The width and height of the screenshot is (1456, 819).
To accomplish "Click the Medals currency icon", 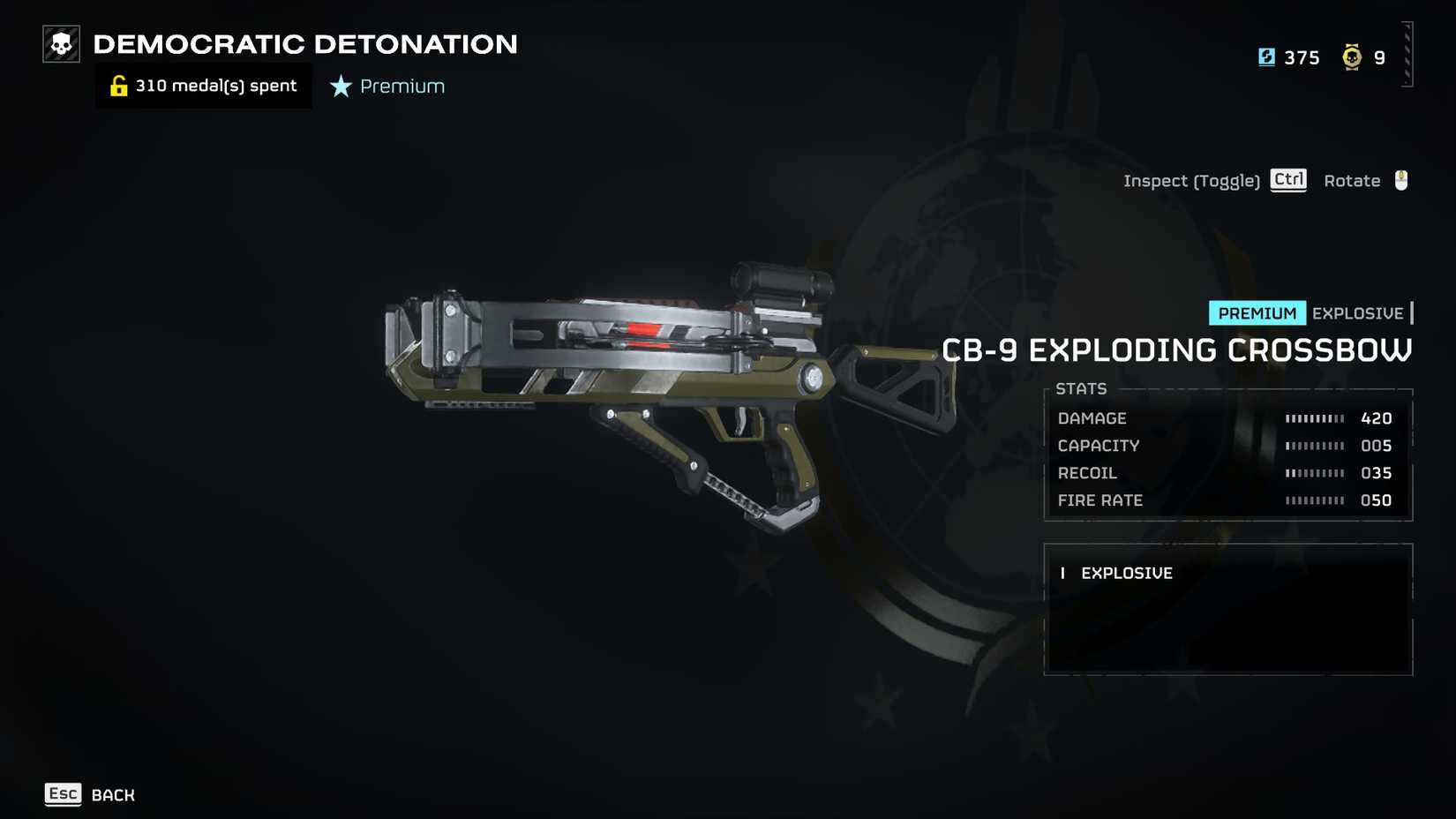I will pyautogui.click(x=1353, y=56).
